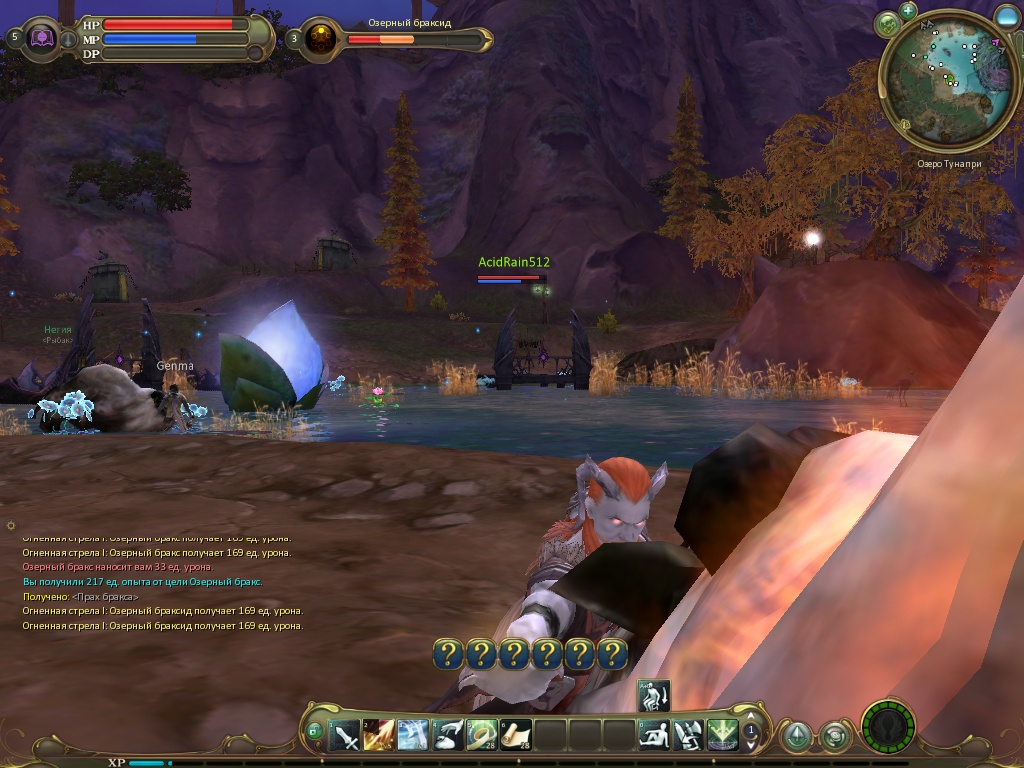
Task: Activate the green glowing arrow skill icon
Action: point(722,735)
